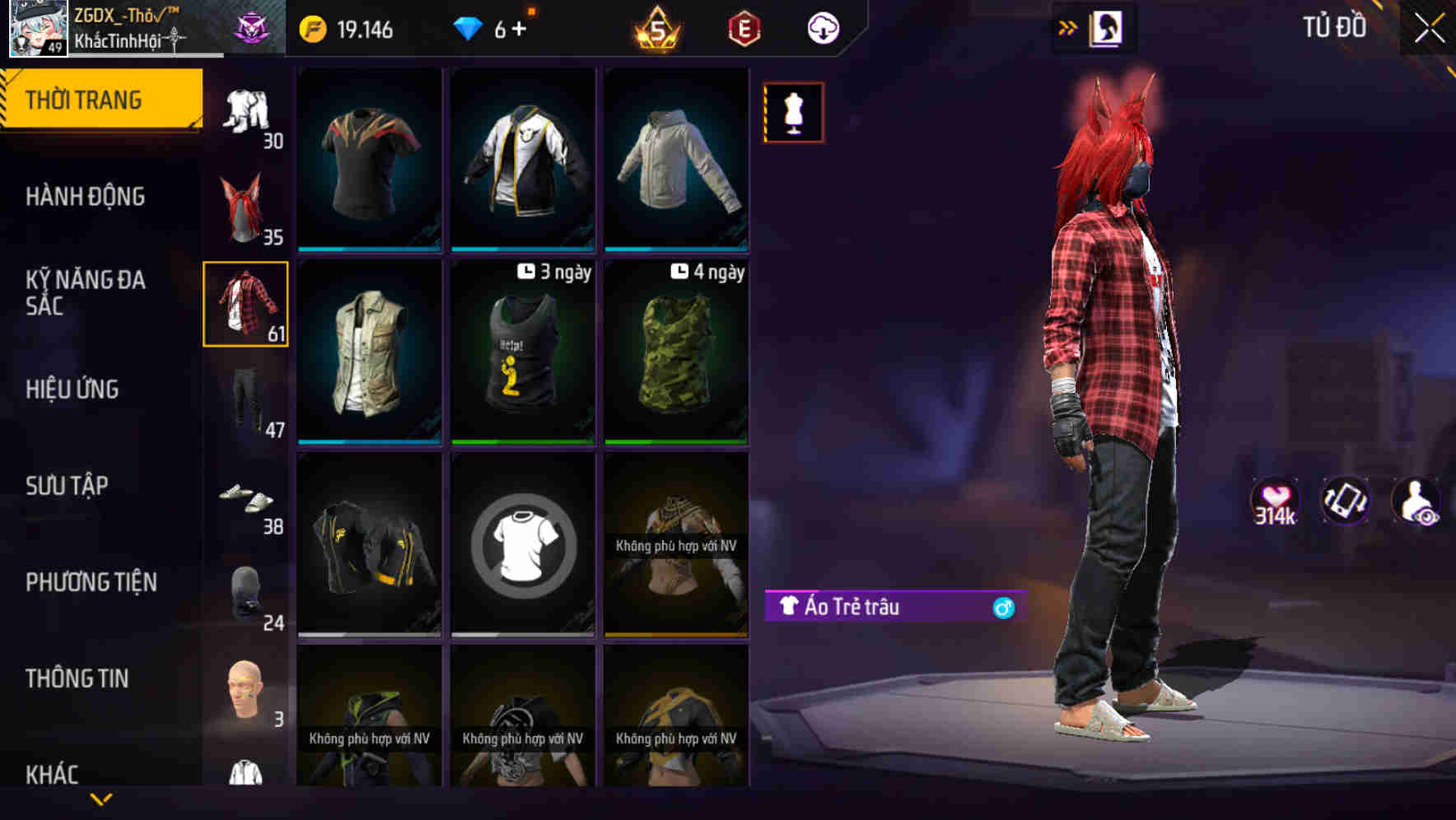Select the THỜI TRANG menu item
The width and height of the screenshot is (1456, 820).
coord(85,99)
